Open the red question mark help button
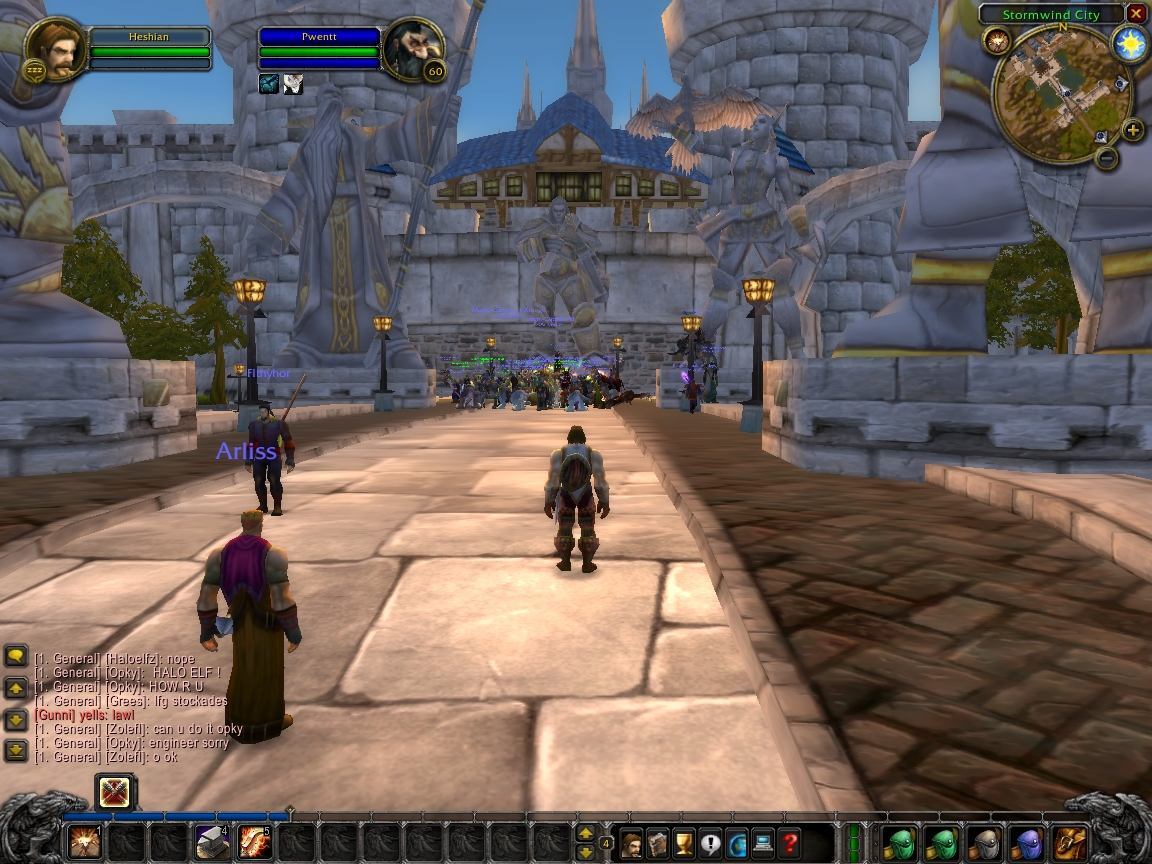Viewport: 1152px width, 864px height. 790,843
